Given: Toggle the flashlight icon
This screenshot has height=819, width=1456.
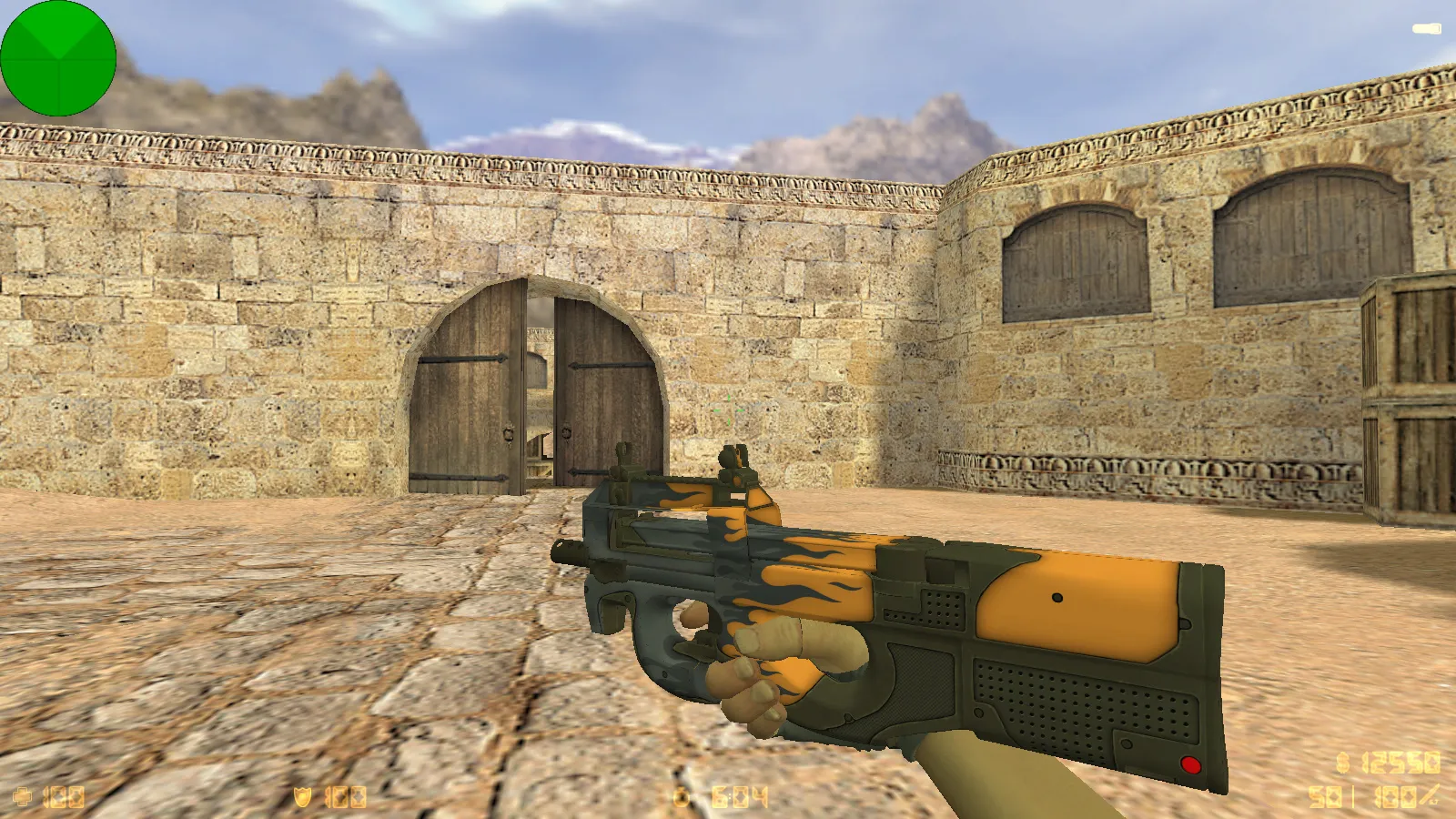Looking at the screenshot, I should (1426, 29).
